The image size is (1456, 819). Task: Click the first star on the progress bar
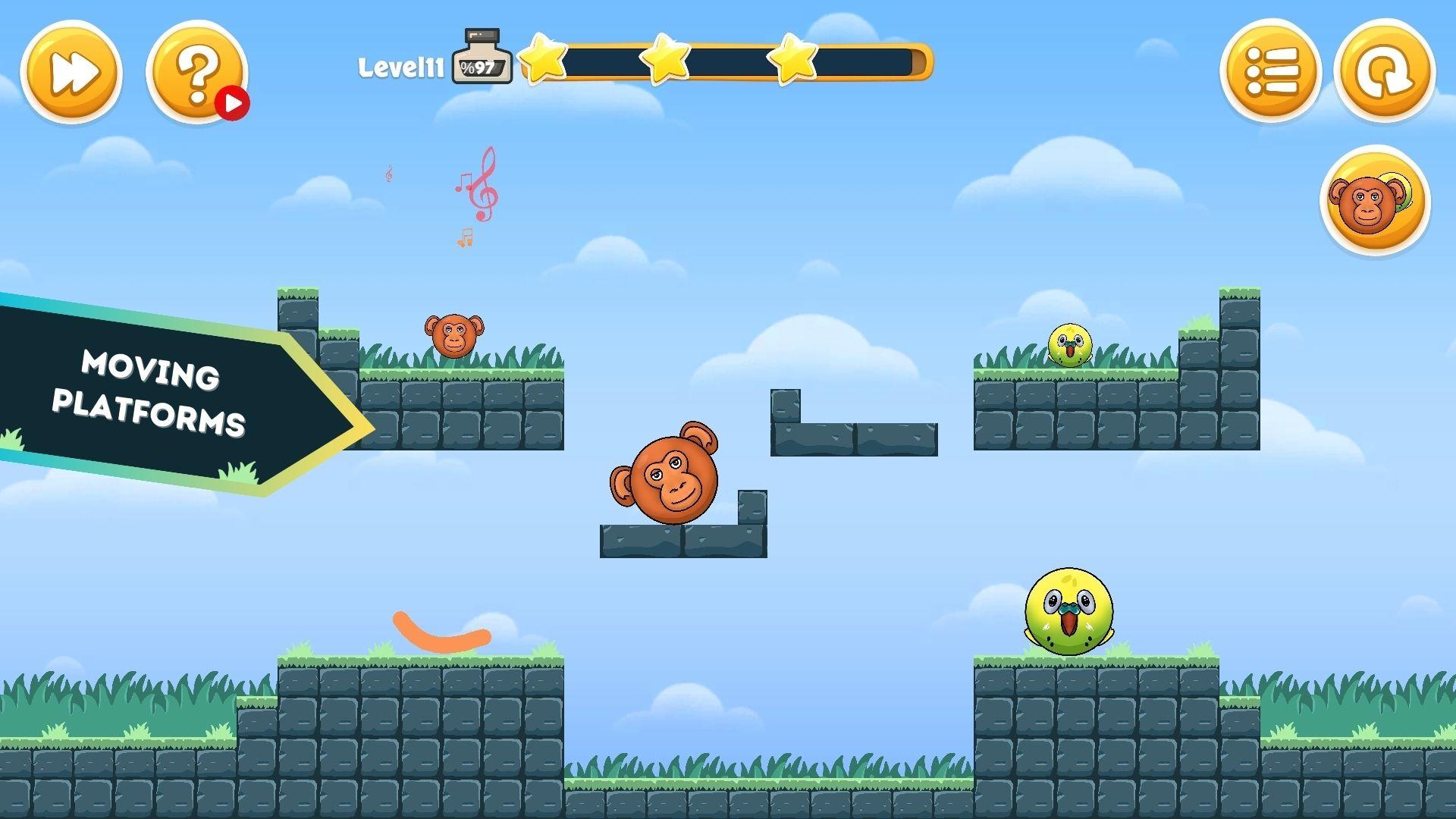[540, 61]
